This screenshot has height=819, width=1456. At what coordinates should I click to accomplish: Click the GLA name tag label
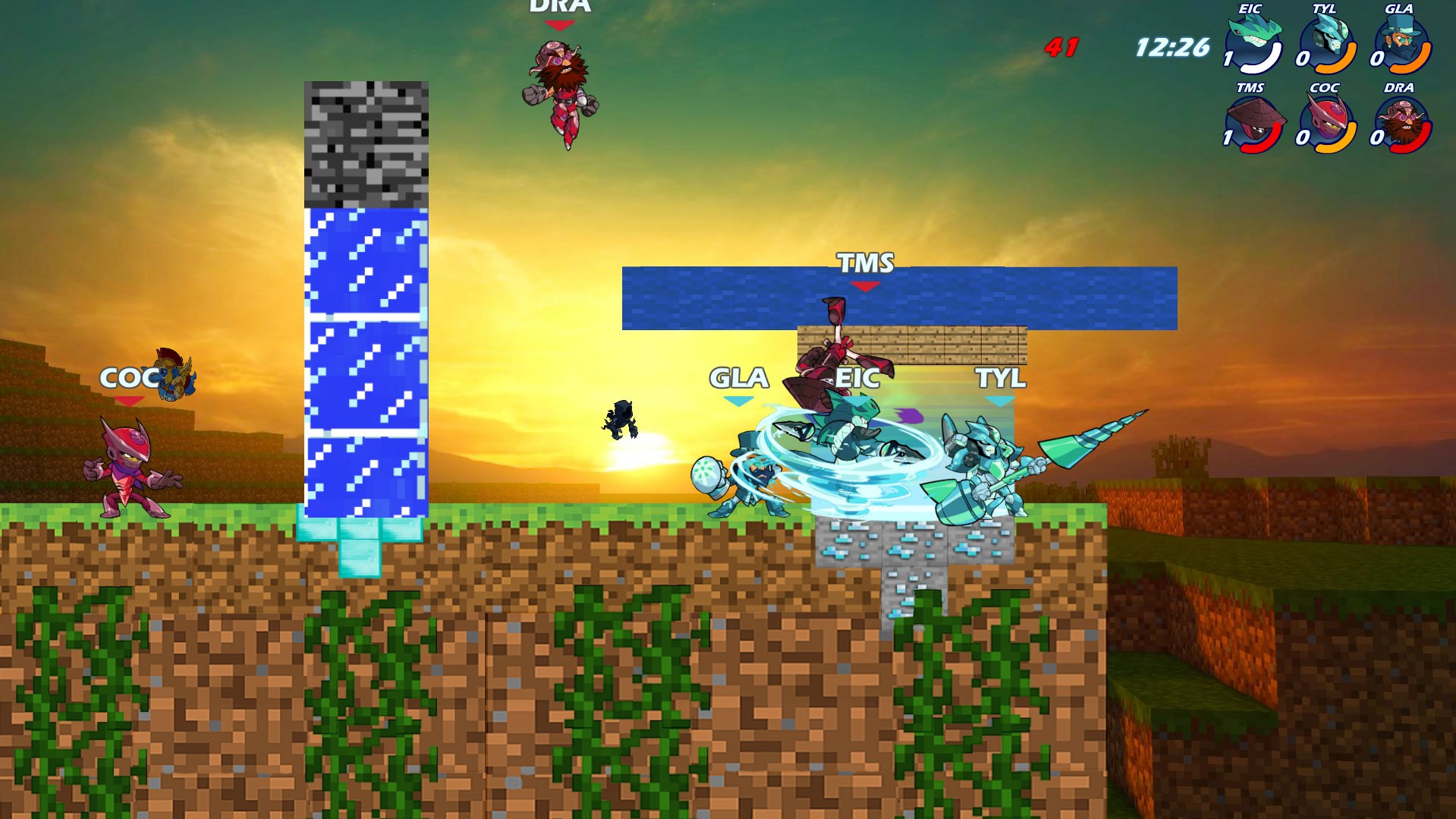point(738,377)
